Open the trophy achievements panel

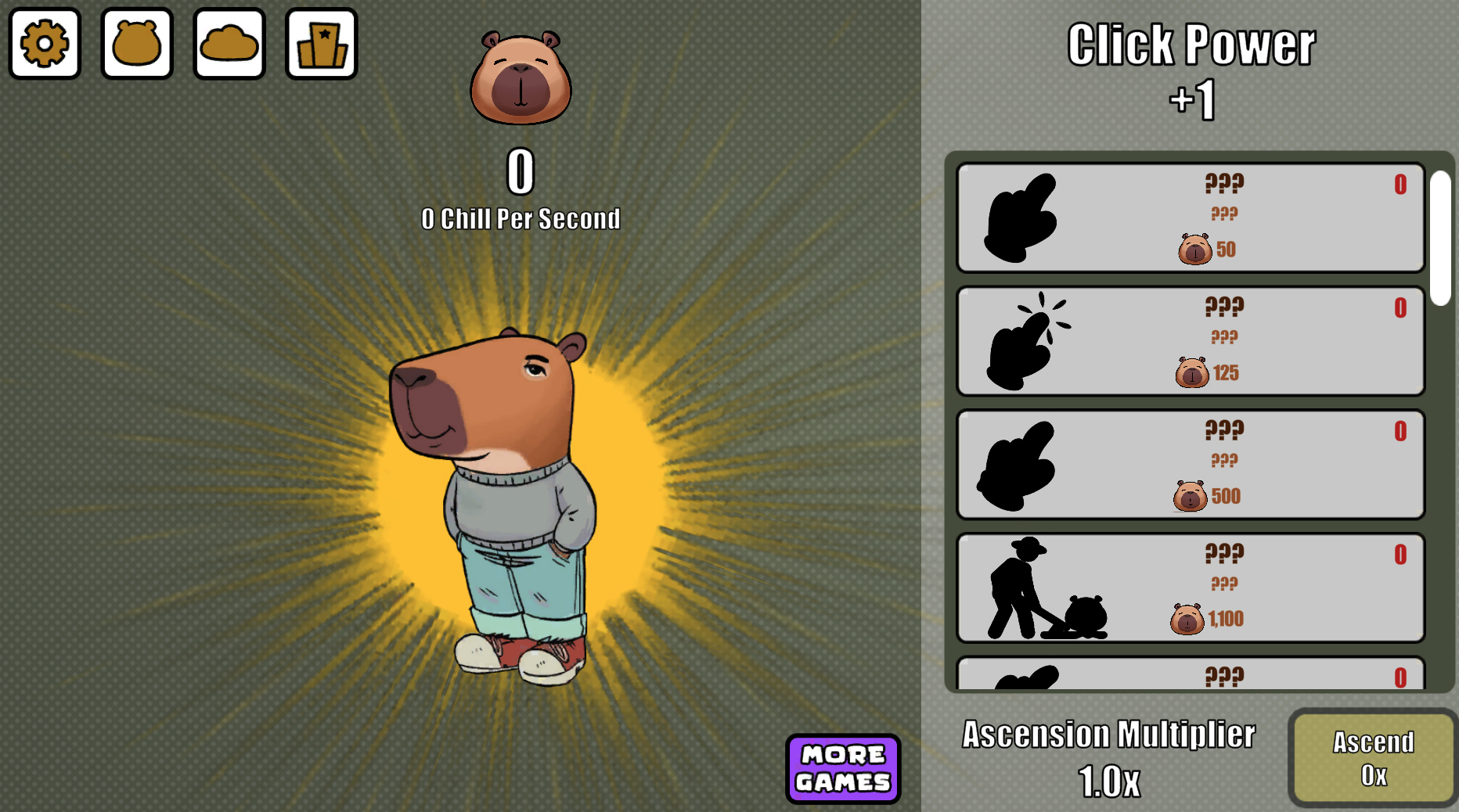pos(322,43)
